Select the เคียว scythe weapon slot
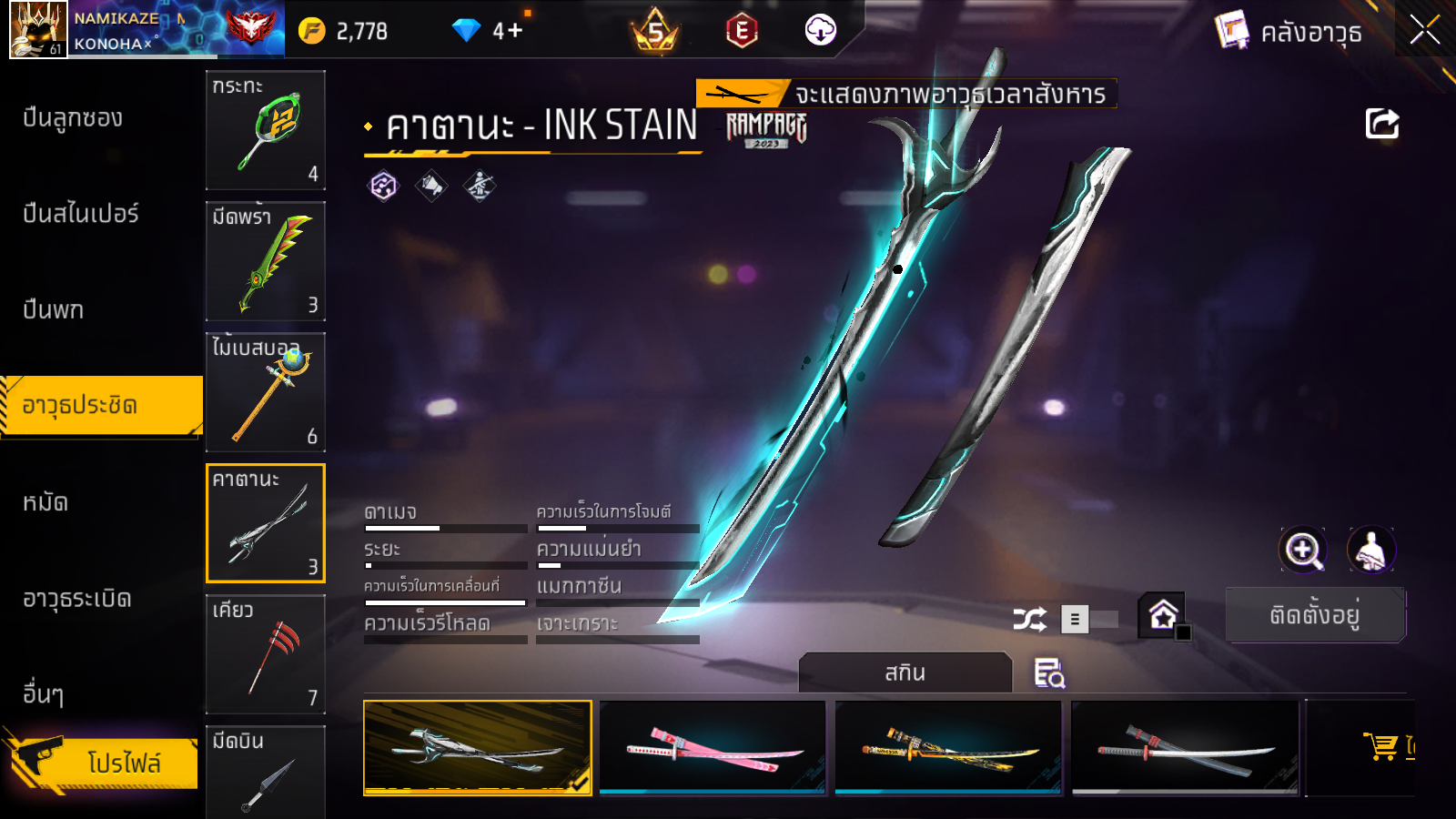This screenshot has height=819, width=1456. (x=266, y=654)
